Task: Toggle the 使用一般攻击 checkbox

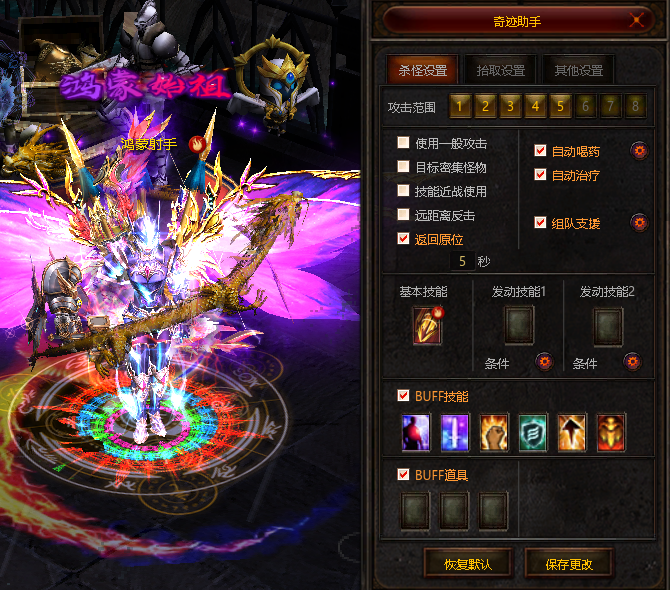Action: (x=404, y=143)
